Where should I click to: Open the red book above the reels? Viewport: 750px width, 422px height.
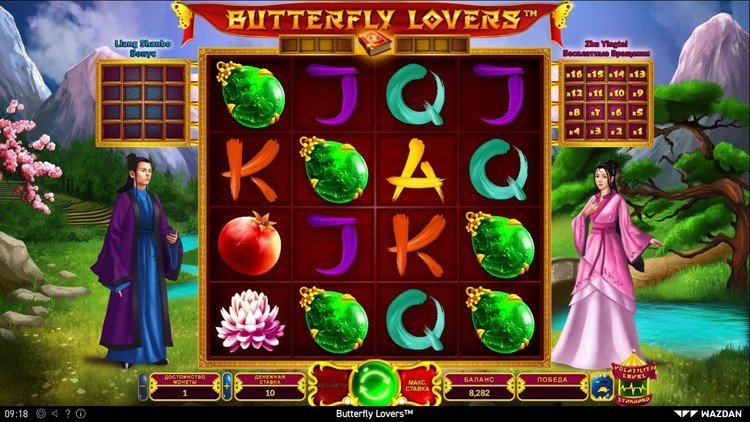(375, 44)
